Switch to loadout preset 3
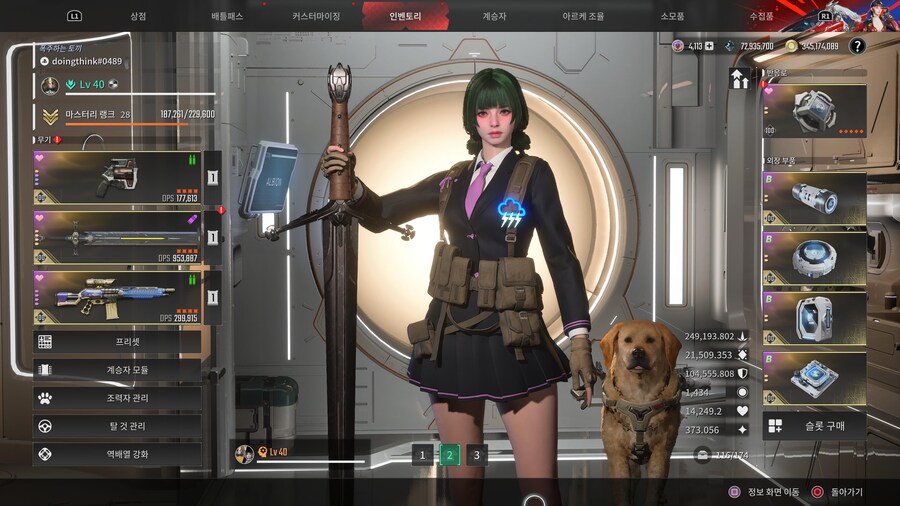The height and width of the screenshot is (506, 900). 477,455
